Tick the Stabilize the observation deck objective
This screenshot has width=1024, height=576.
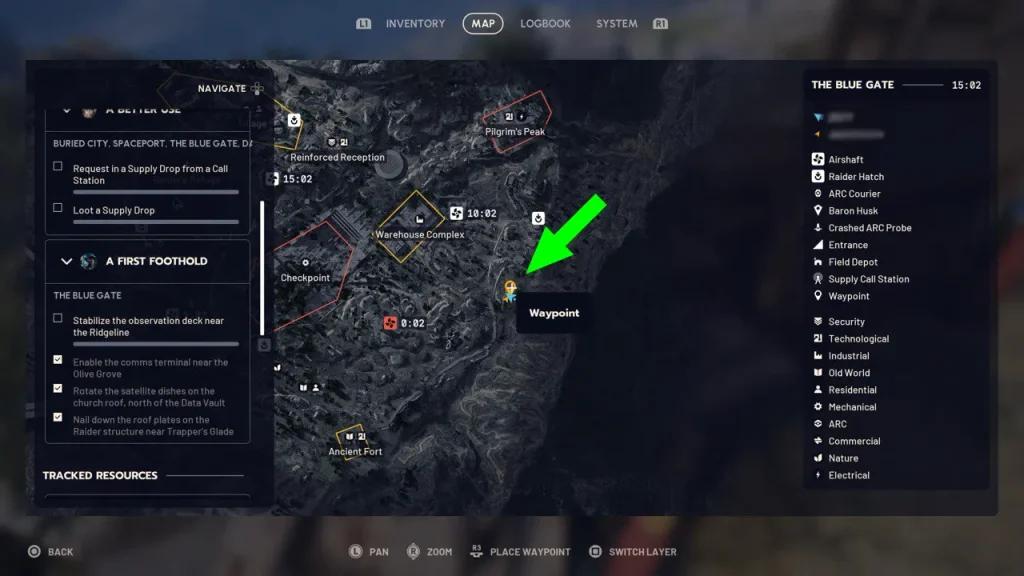(x=58, y=319)
